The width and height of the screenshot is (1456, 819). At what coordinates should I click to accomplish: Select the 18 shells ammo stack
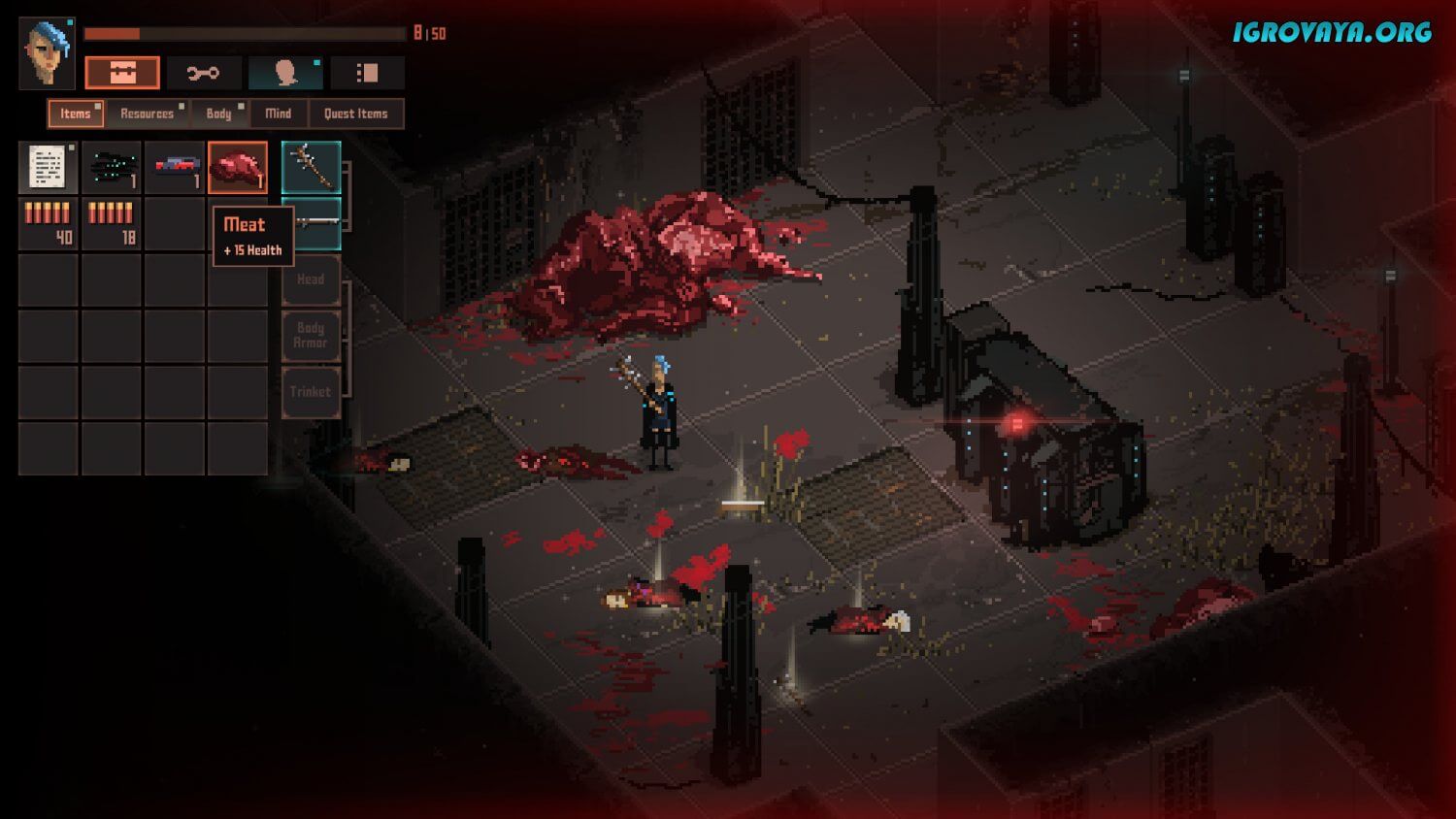click(x=111, y=224)
